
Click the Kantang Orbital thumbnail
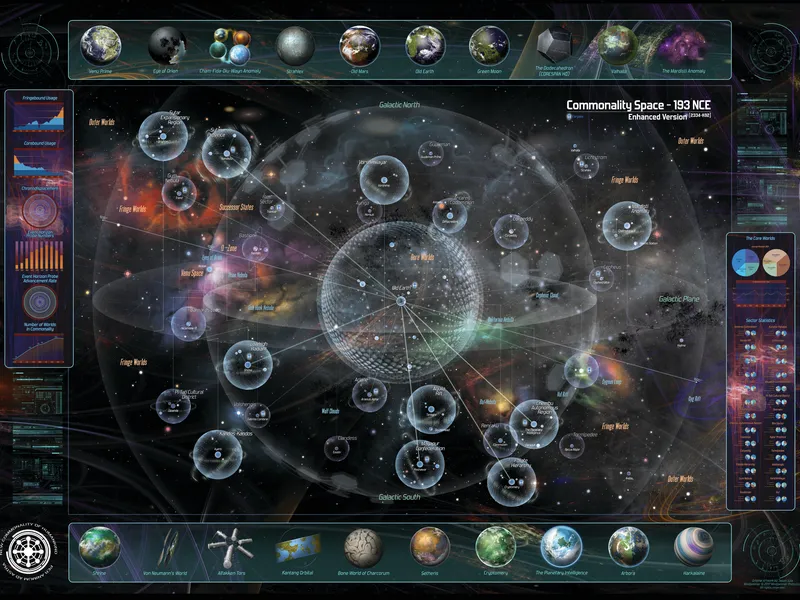point(297,548)
